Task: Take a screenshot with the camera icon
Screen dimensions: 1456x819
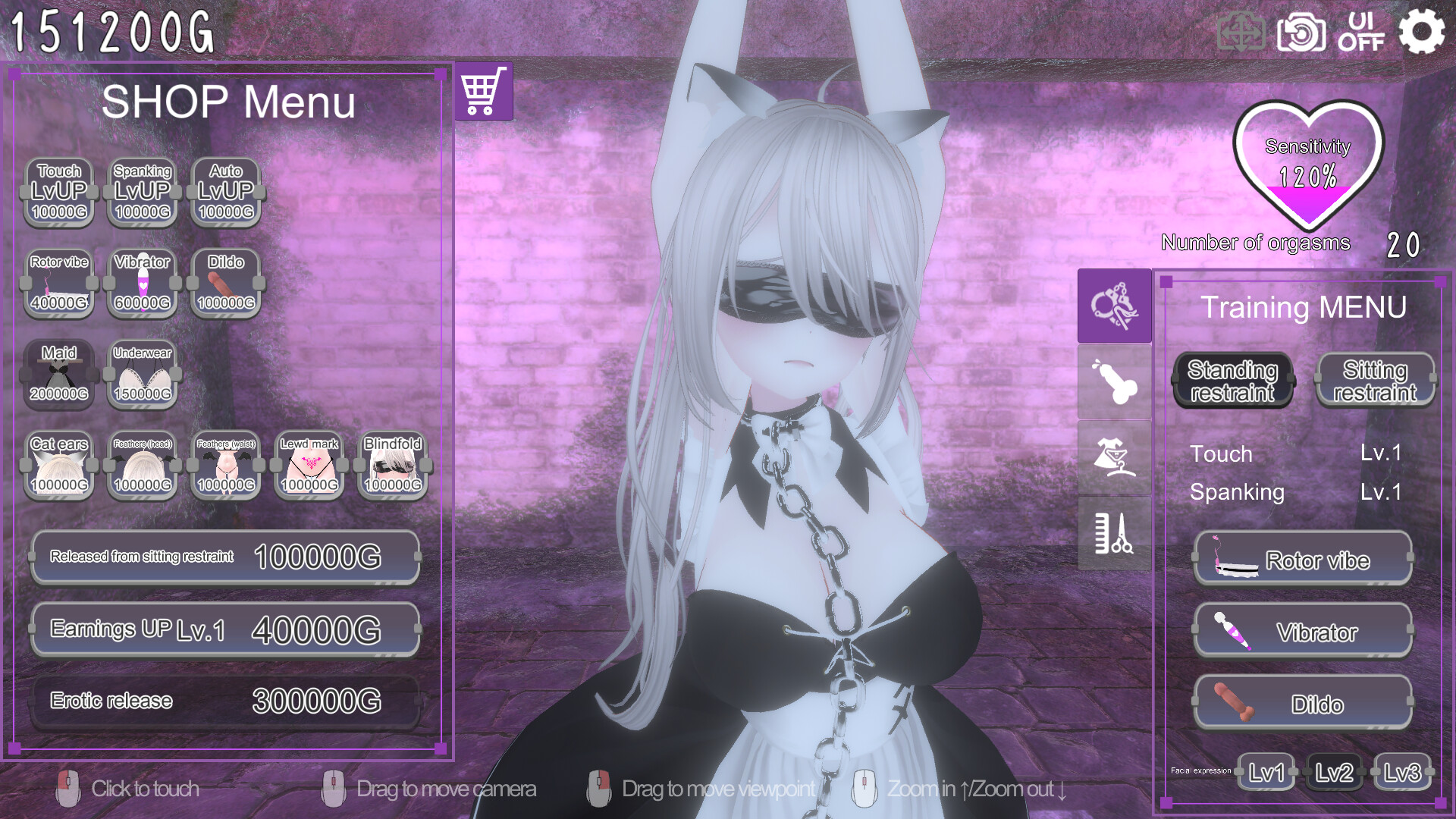Action: (1301, 33)
